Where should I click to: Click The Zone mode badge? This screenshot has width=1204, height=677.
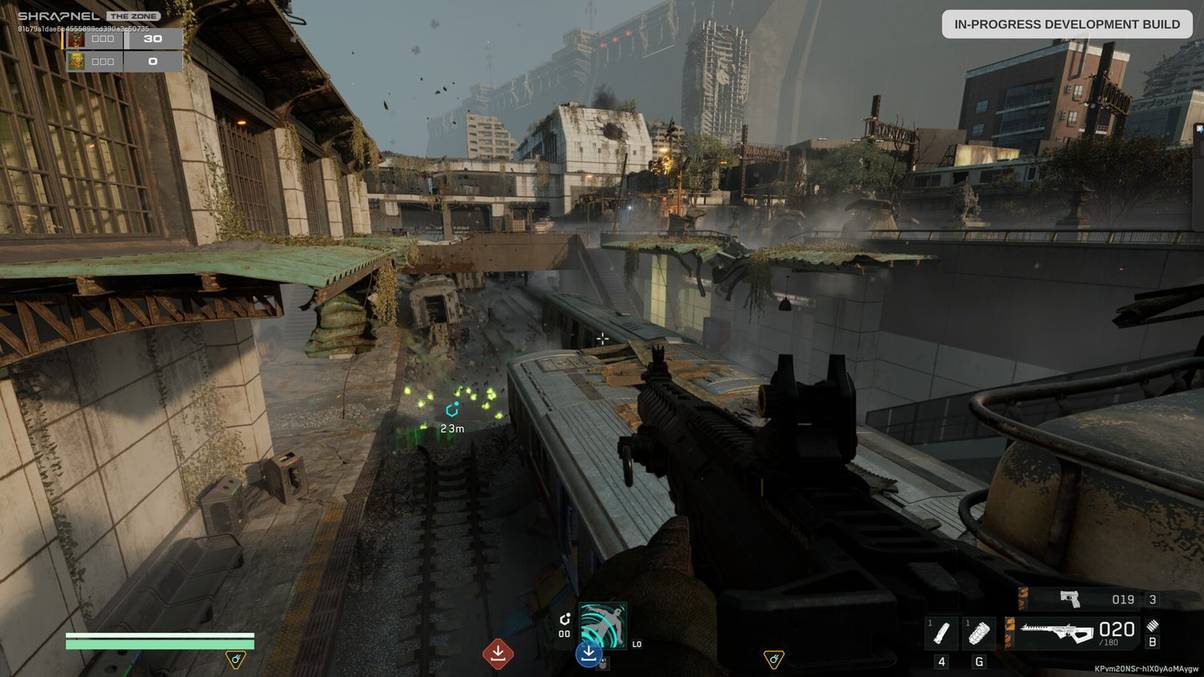pyautogui.click(x=132, y=16)
